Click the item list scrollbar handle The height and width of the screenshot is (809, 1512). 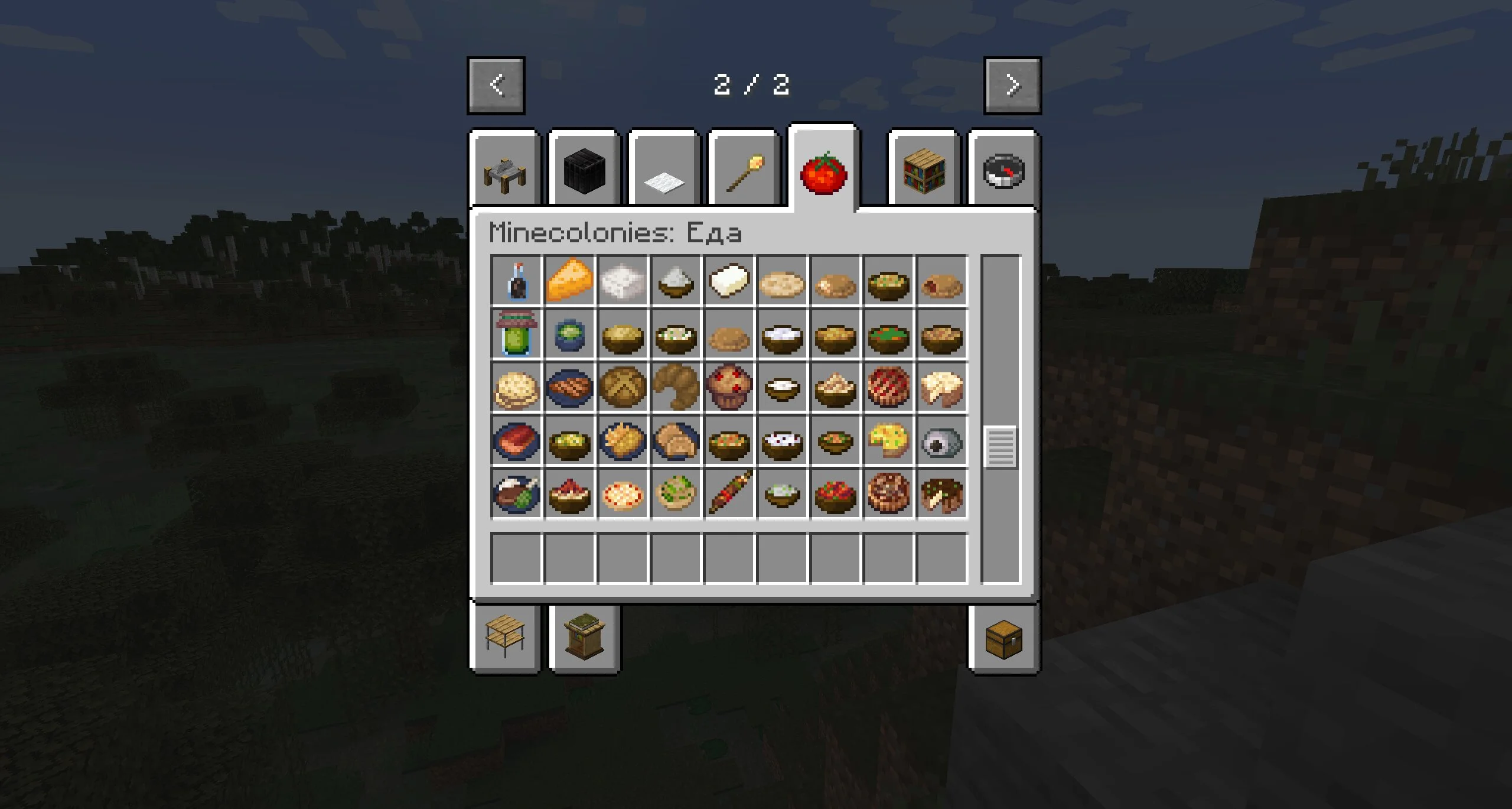(1001, 447)
